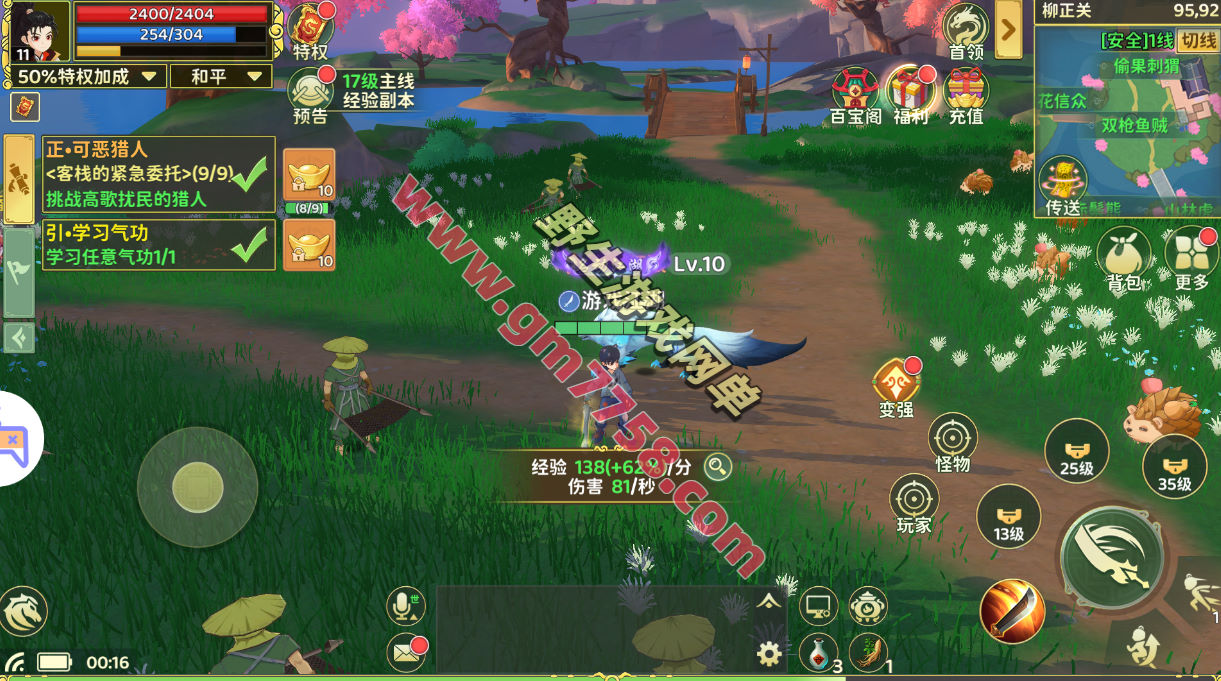The image size is (1221, 681).
Task: Open the 背包 bag inventory
Action: pyautogui.click(x=1124, y=258)
